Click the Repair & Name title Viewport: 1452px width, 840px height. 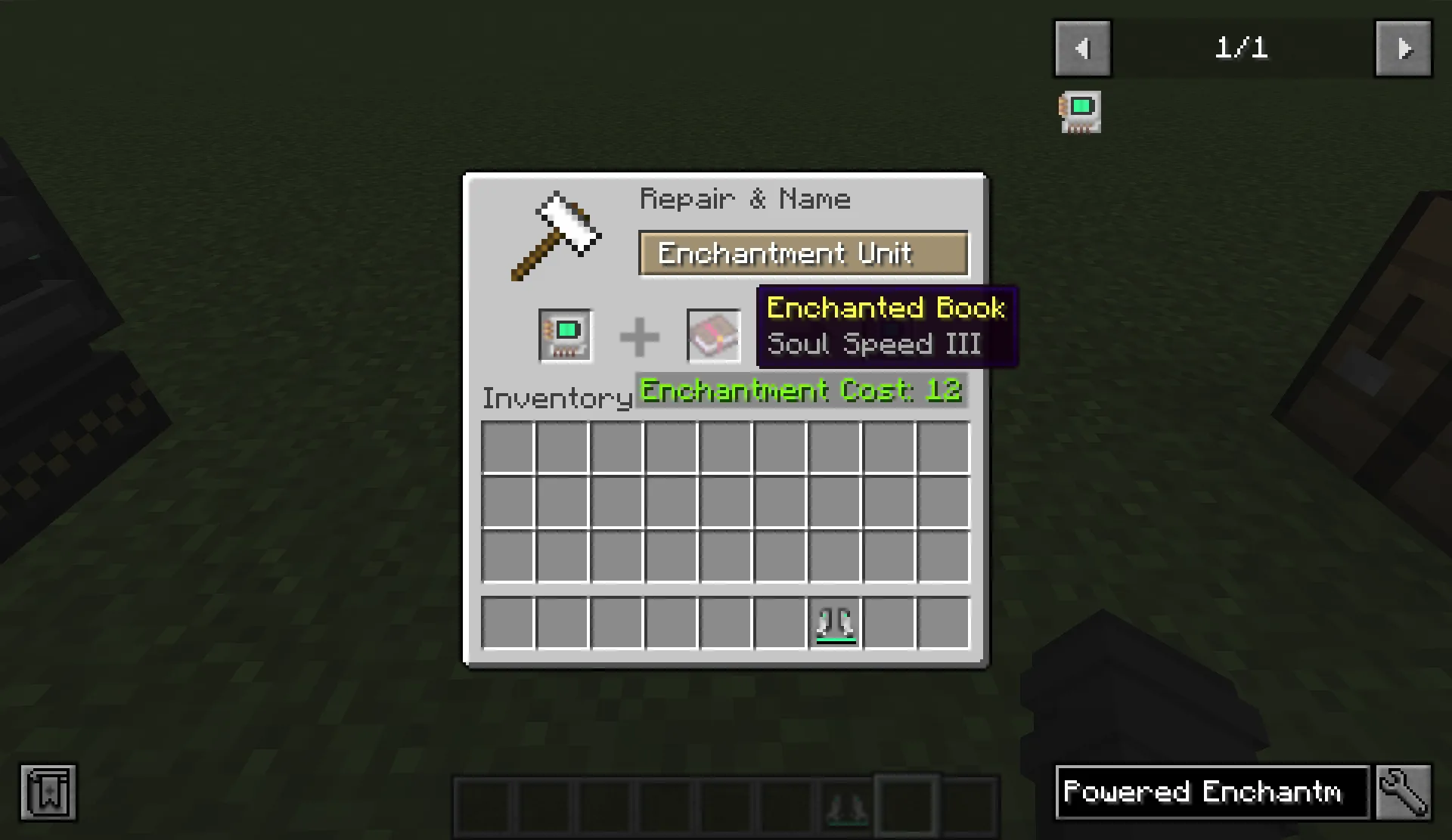(x=745, y=198)
